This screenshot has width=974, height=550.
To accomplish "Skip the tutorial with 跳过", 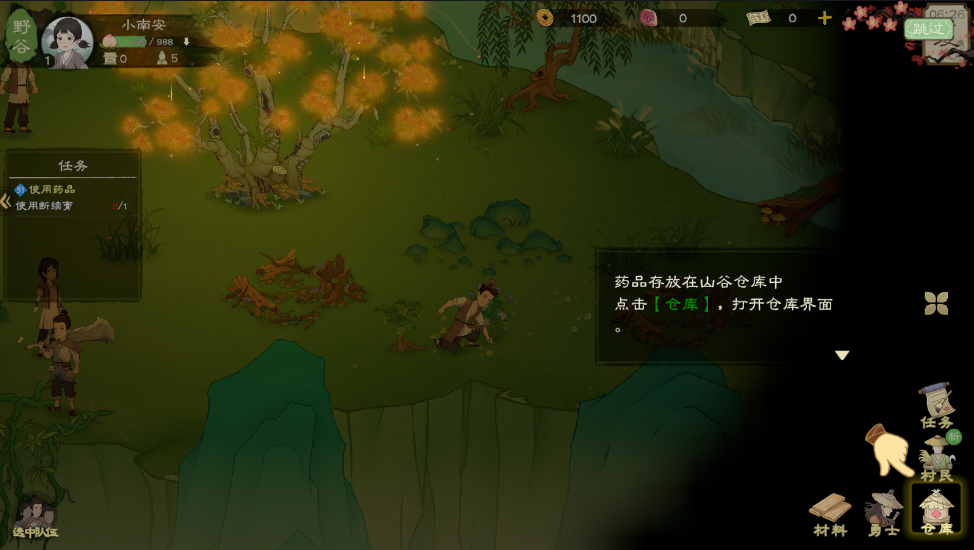I will pos(928,28).
